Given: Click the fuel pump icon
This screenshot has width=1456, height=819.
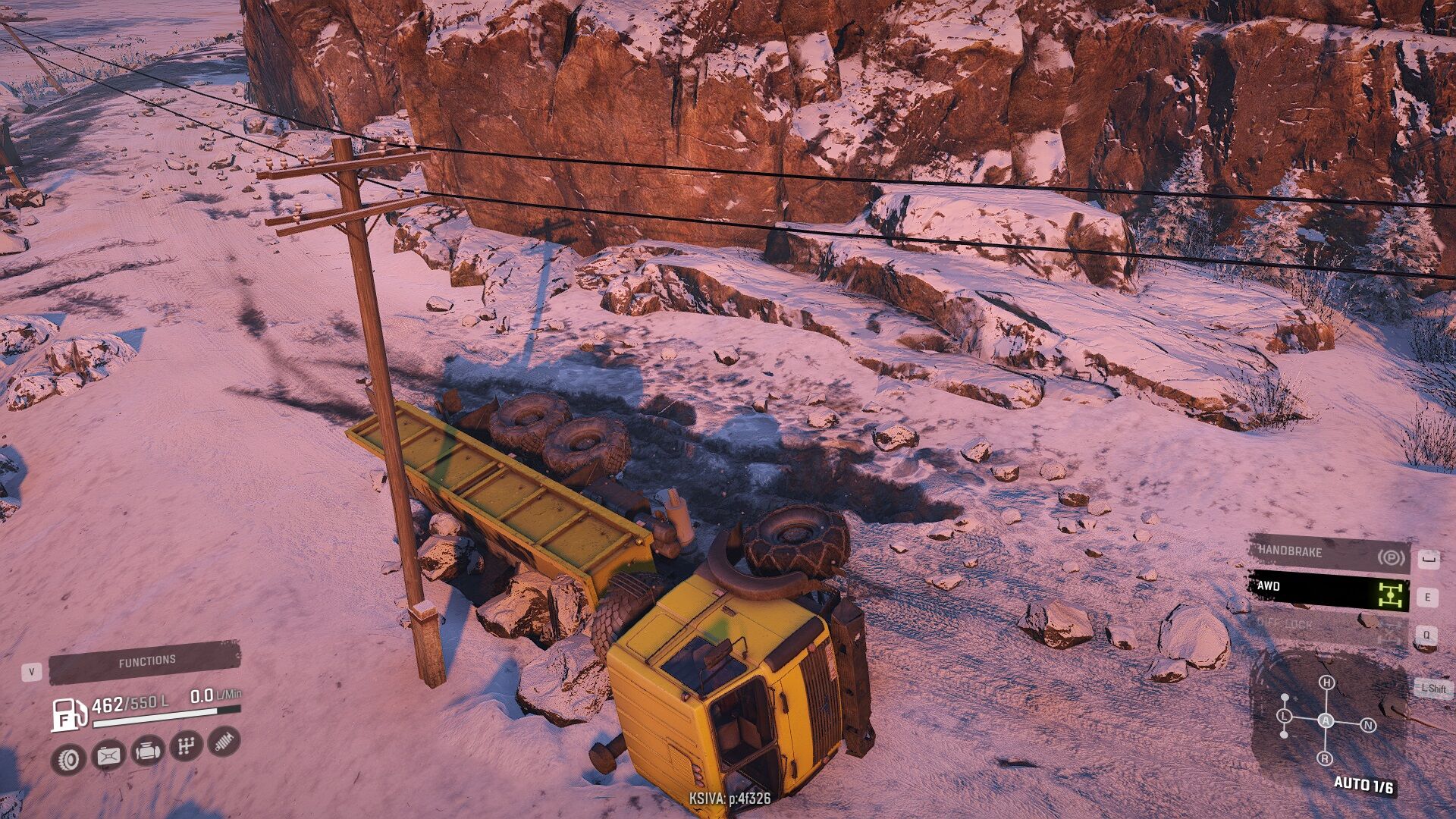Looking at the screenshot, I should [68, 714].
